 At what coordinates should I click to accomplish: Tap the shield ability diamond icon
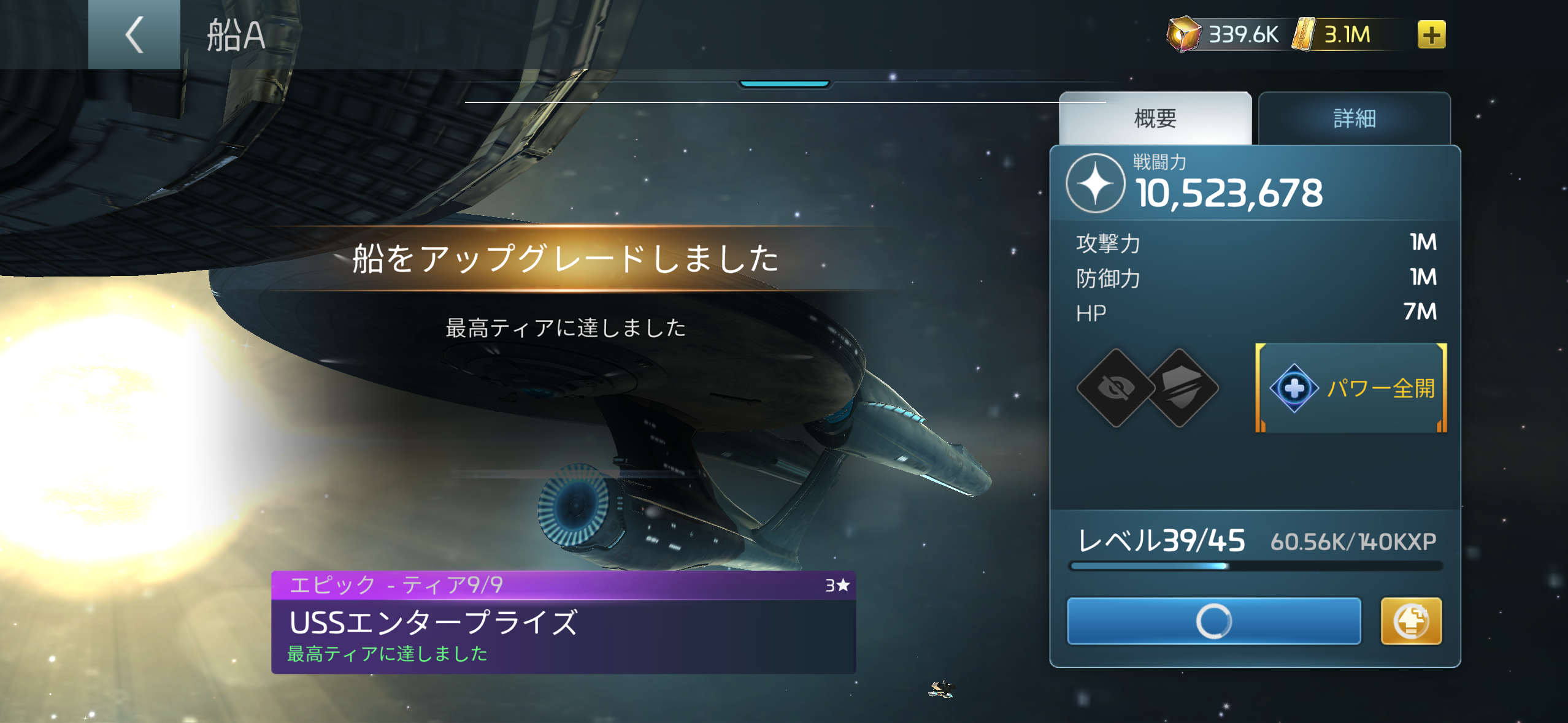(1182, 388)
